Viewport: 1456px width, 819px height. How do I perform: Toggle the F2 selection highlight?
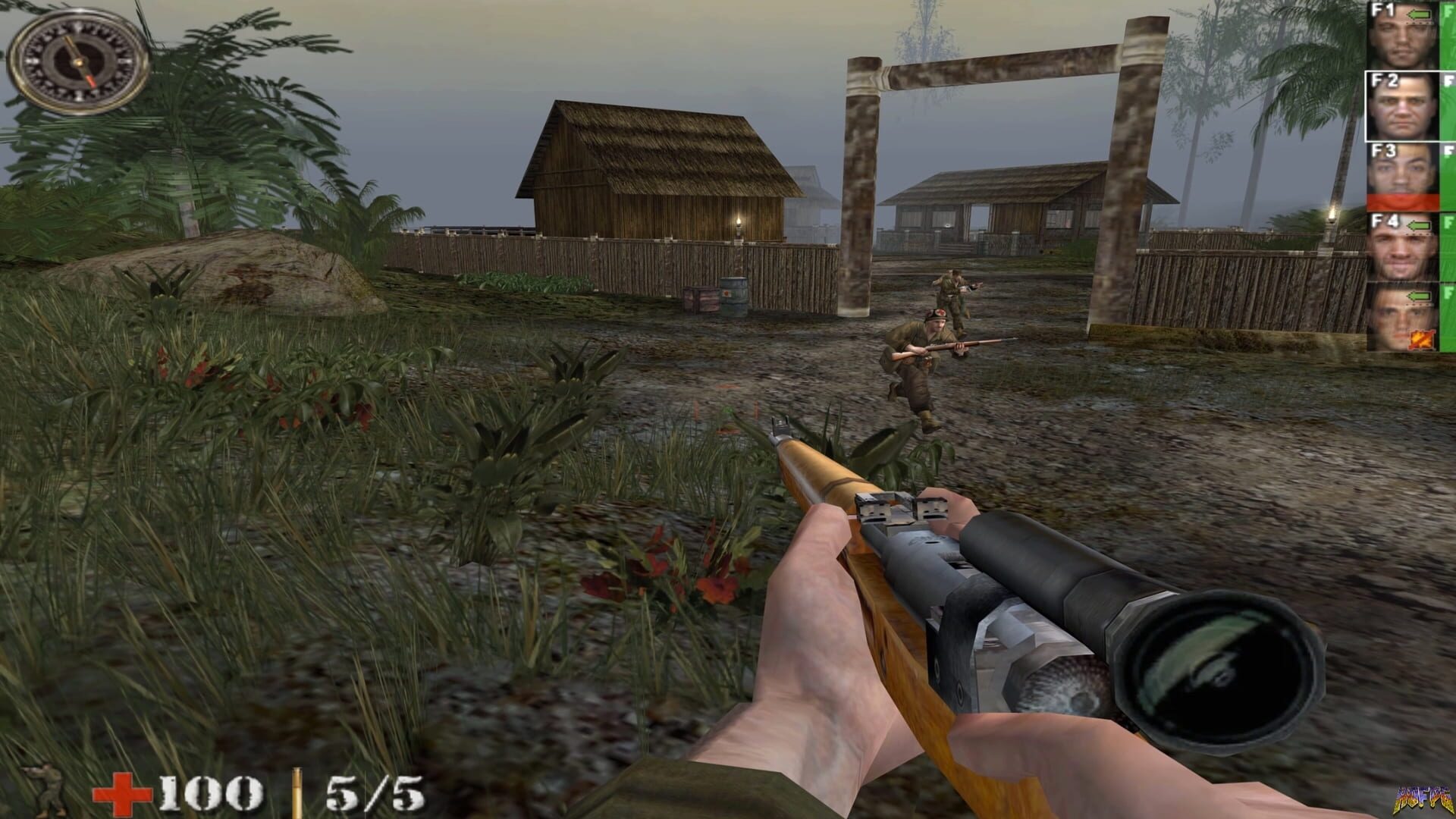[x=1403, y=106]
